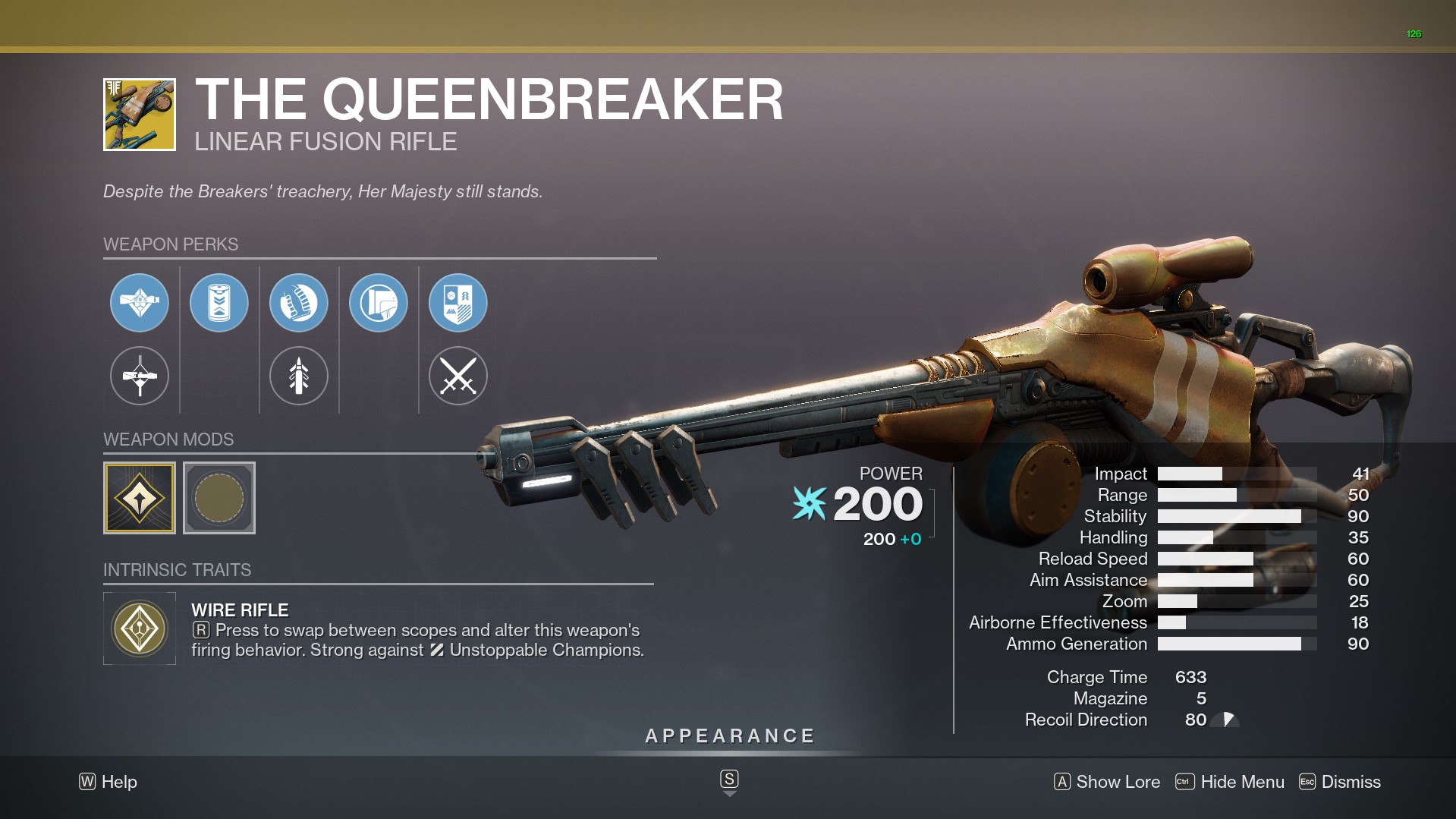Open the gold diamond ornament slot
The height and width of the screenshot is (819, 1456).
(x=140, y=498)
